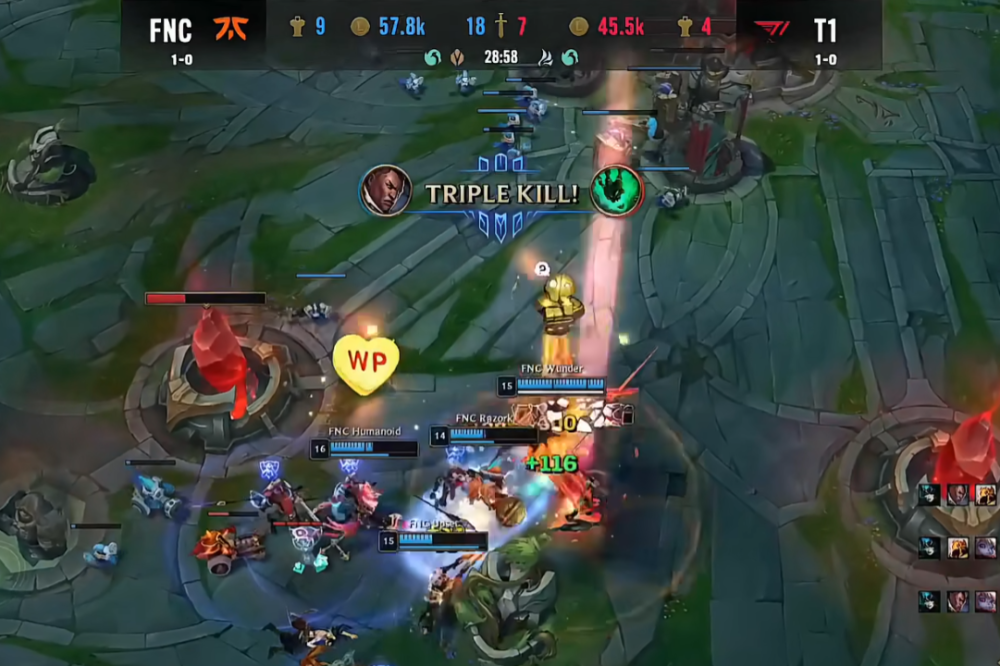Click the red T1 team logo
Image resolution: width=1000 pixels, height=666 pixels.
pos(771,30)
